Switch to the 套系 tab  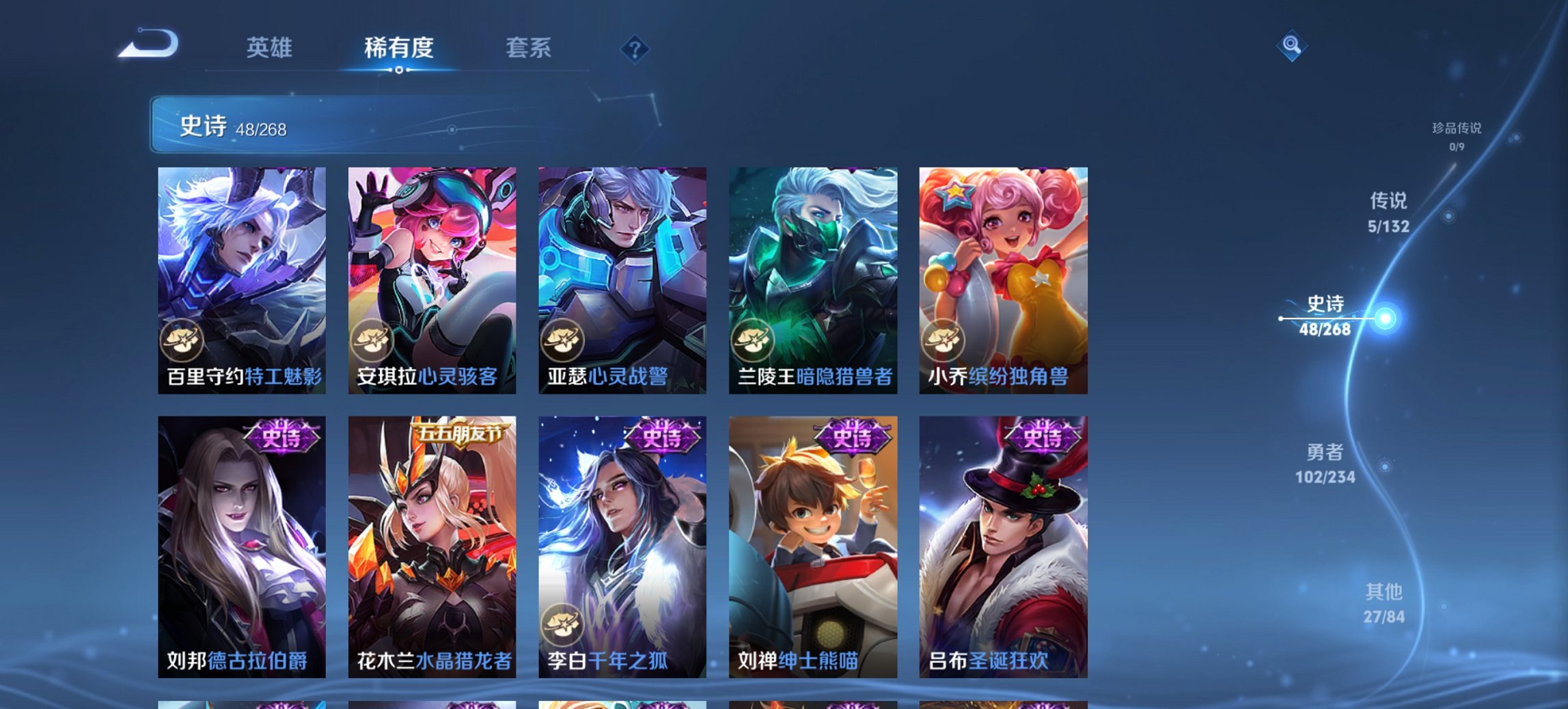(528, 49)
